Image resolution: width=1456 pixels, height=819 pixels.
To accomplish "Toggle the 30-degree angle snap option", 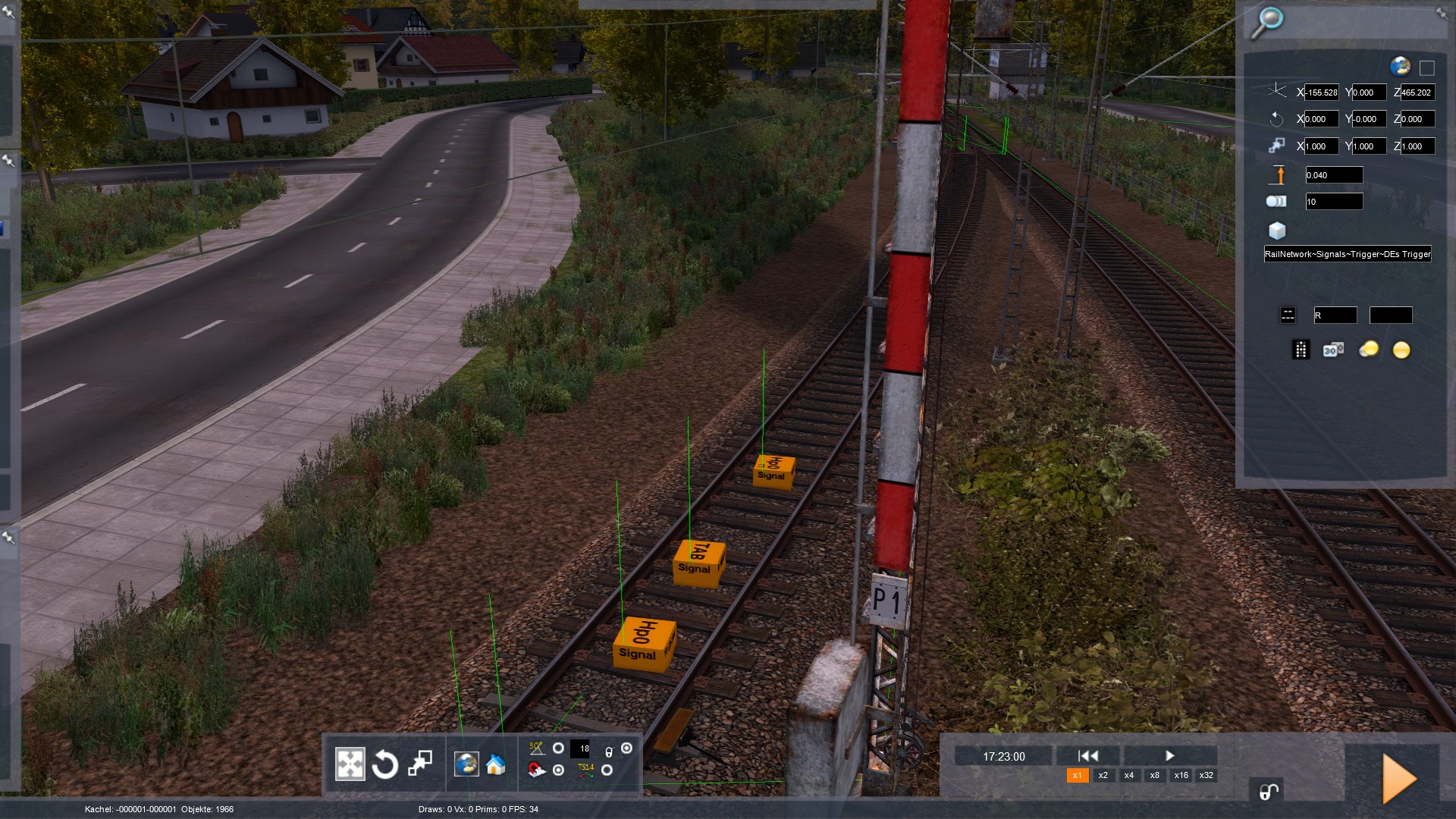I will coord(559,748).
